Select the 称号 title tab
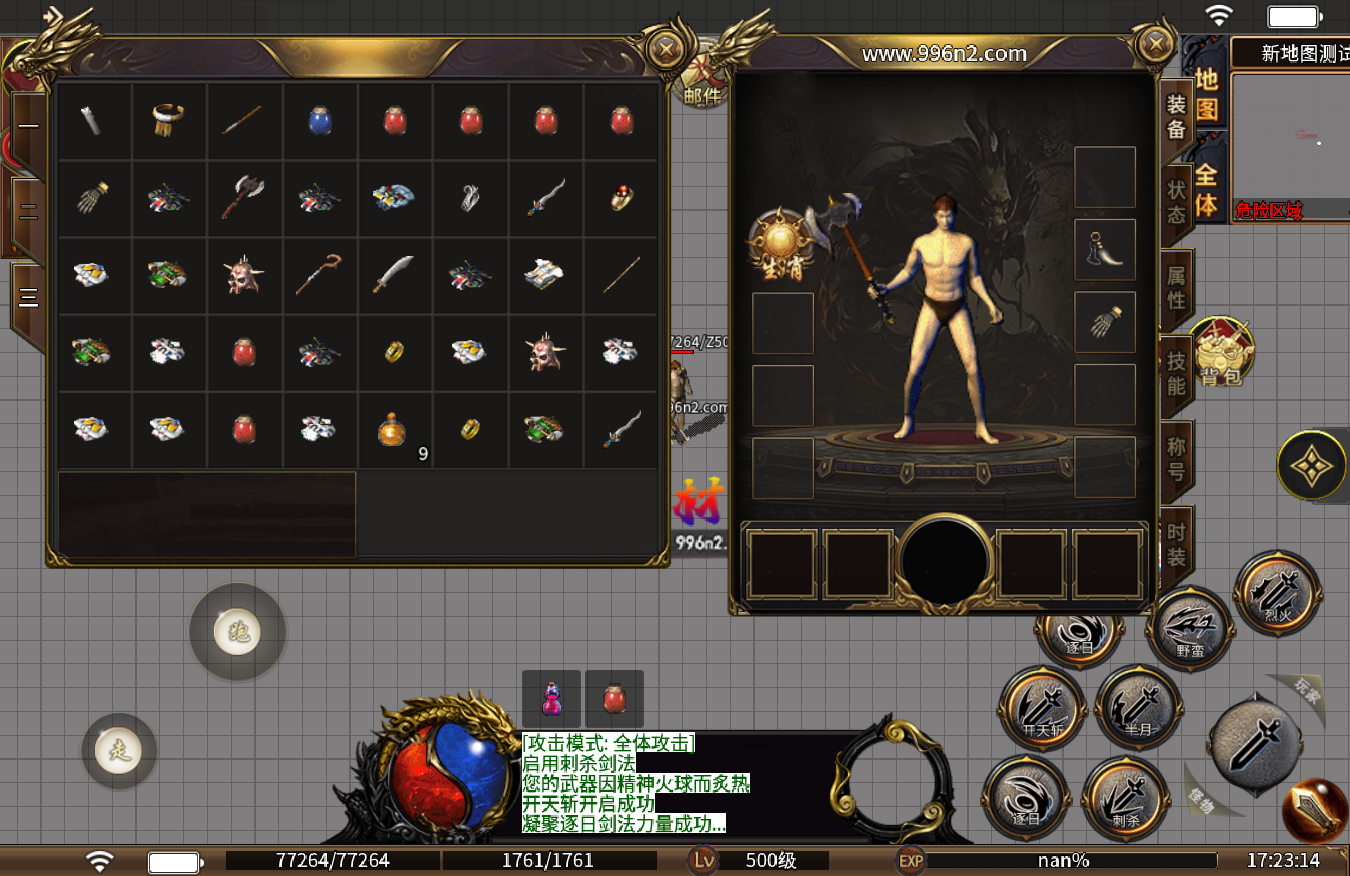 pos(1177,459)
